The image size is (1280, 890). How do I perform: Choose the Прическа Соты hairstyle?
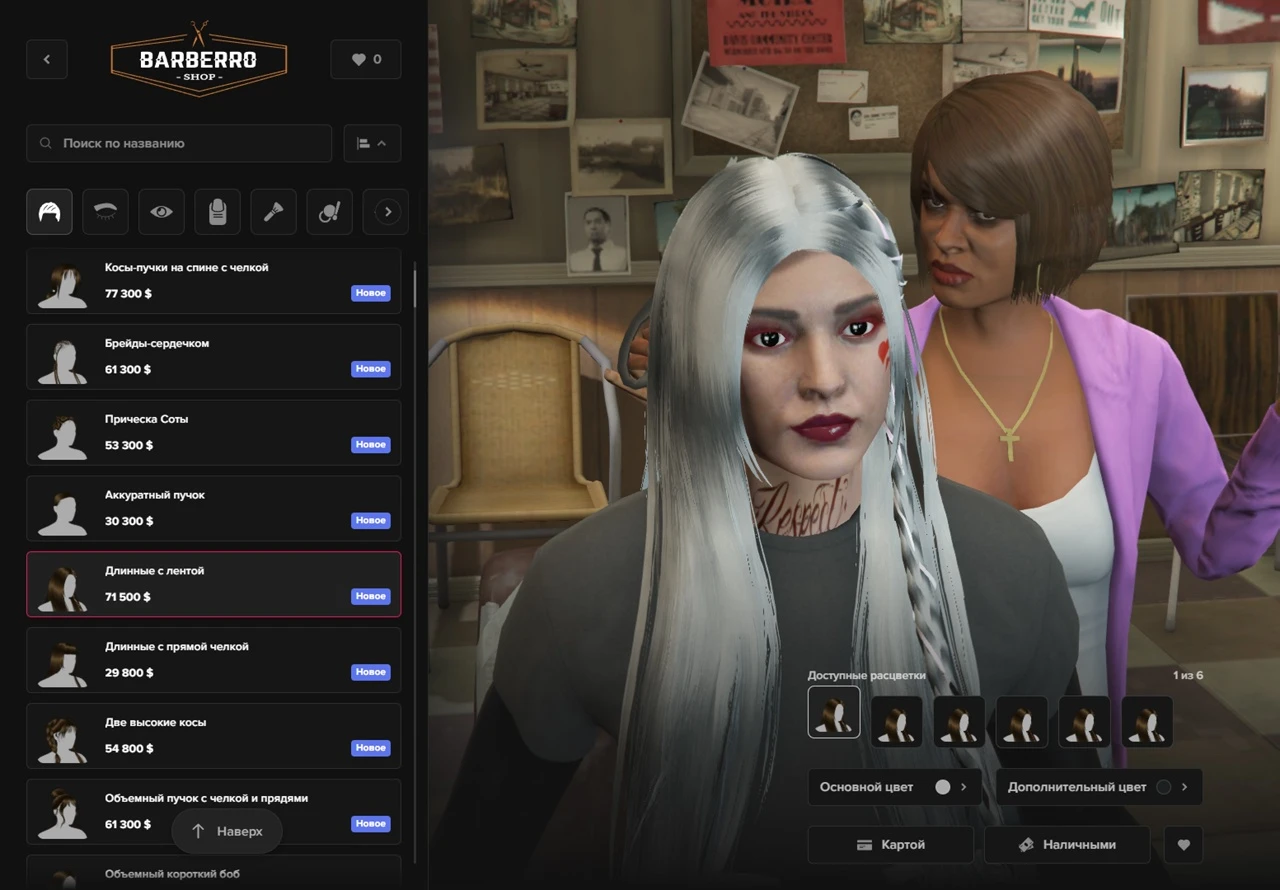213,433
